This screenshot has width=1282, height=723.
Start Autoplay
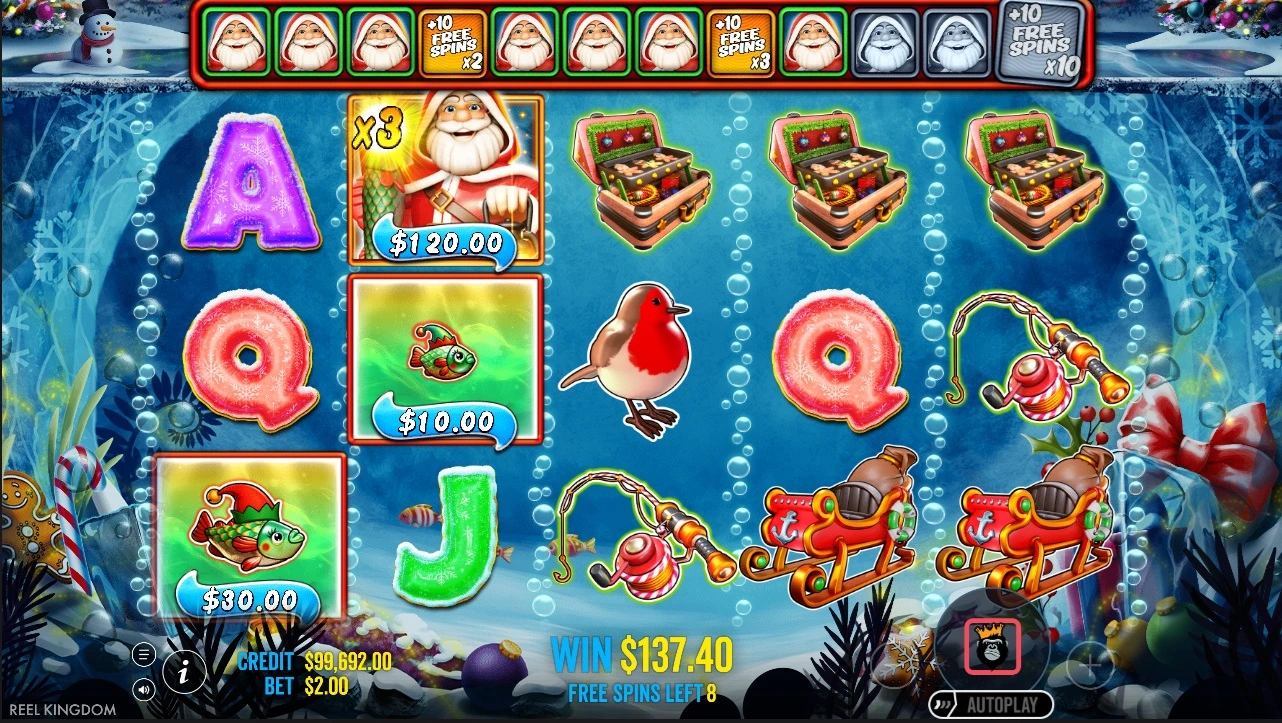tap(990, 704)
